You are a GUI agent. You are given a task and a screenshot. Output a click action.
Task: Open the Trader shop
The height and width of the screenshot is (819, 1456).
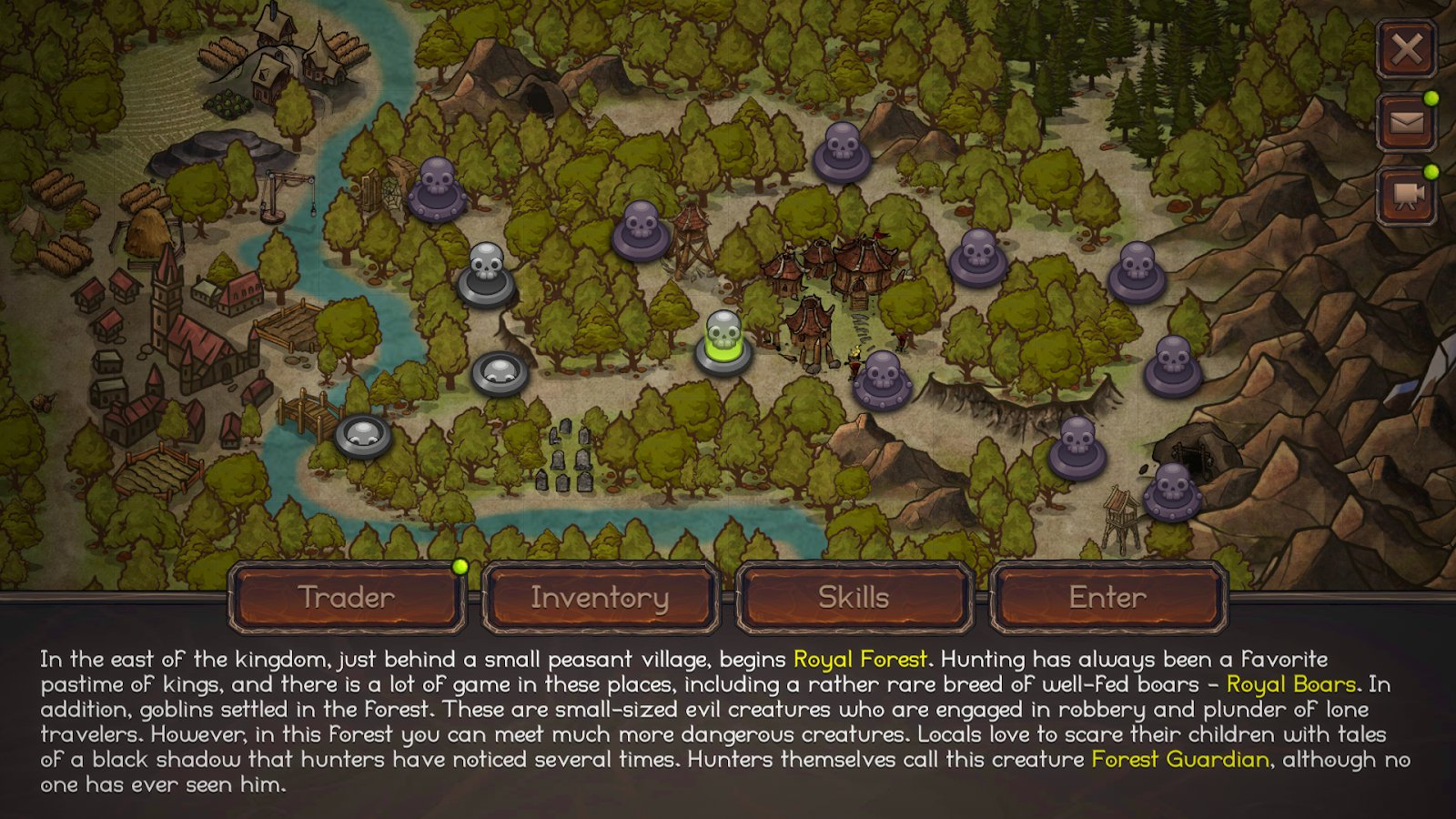click(347, 597)
